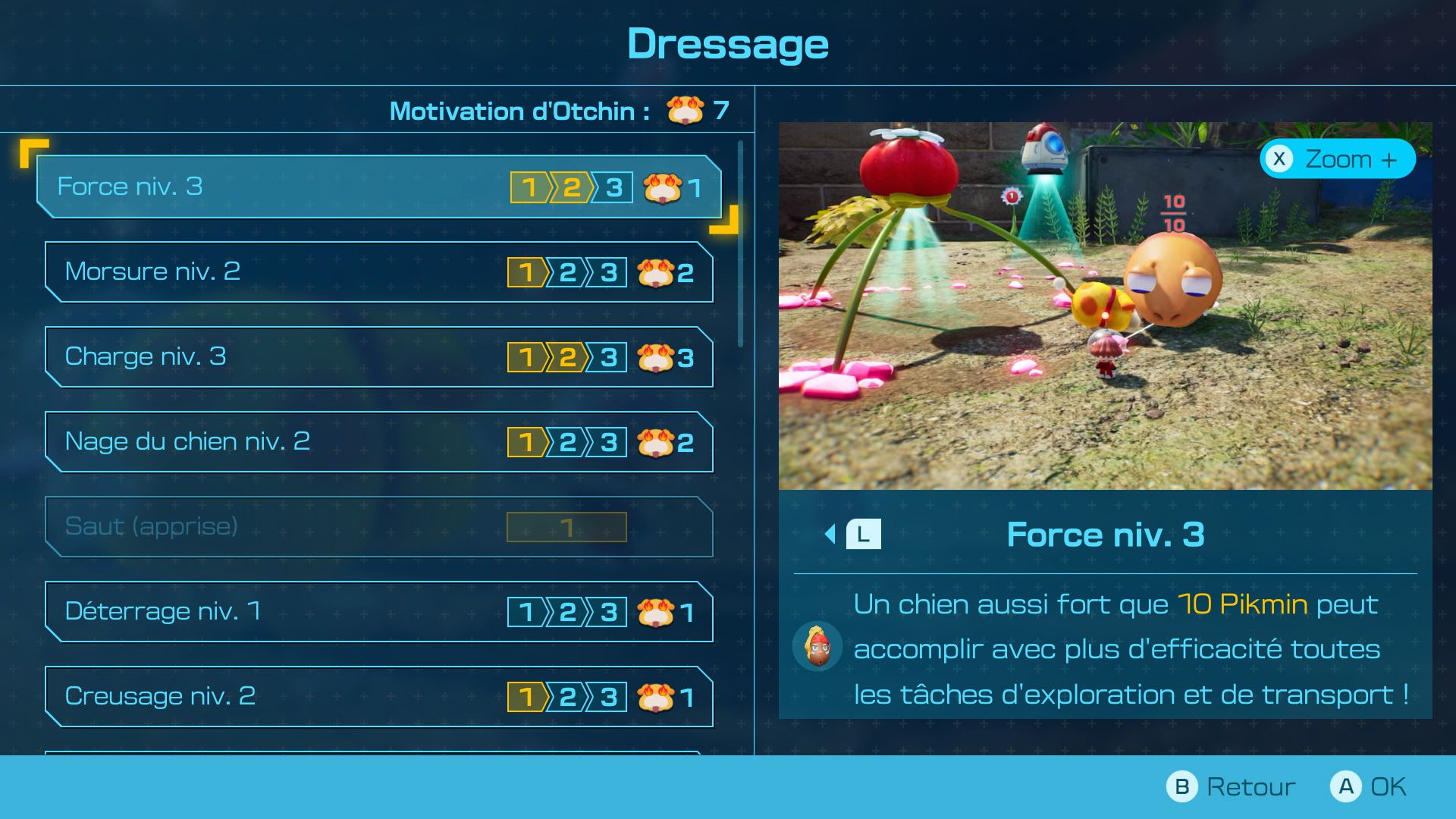1456x819 pixels.
Task: Select the Force niv. 3 skill
Action: pyautogui.click(x=379, y=187)
